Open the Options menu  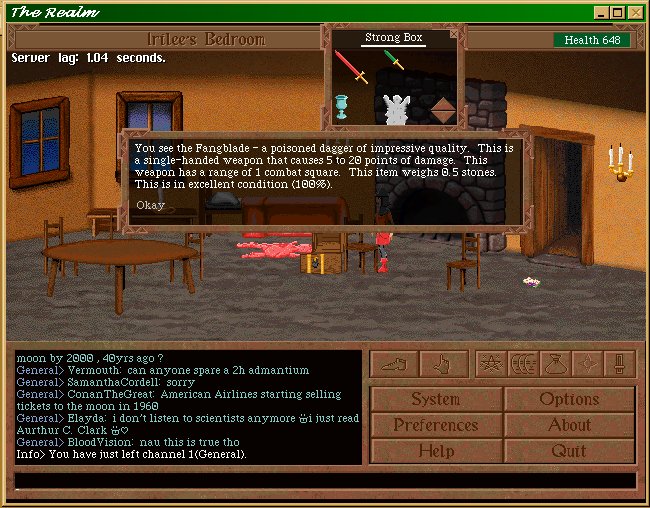point(569,399)
